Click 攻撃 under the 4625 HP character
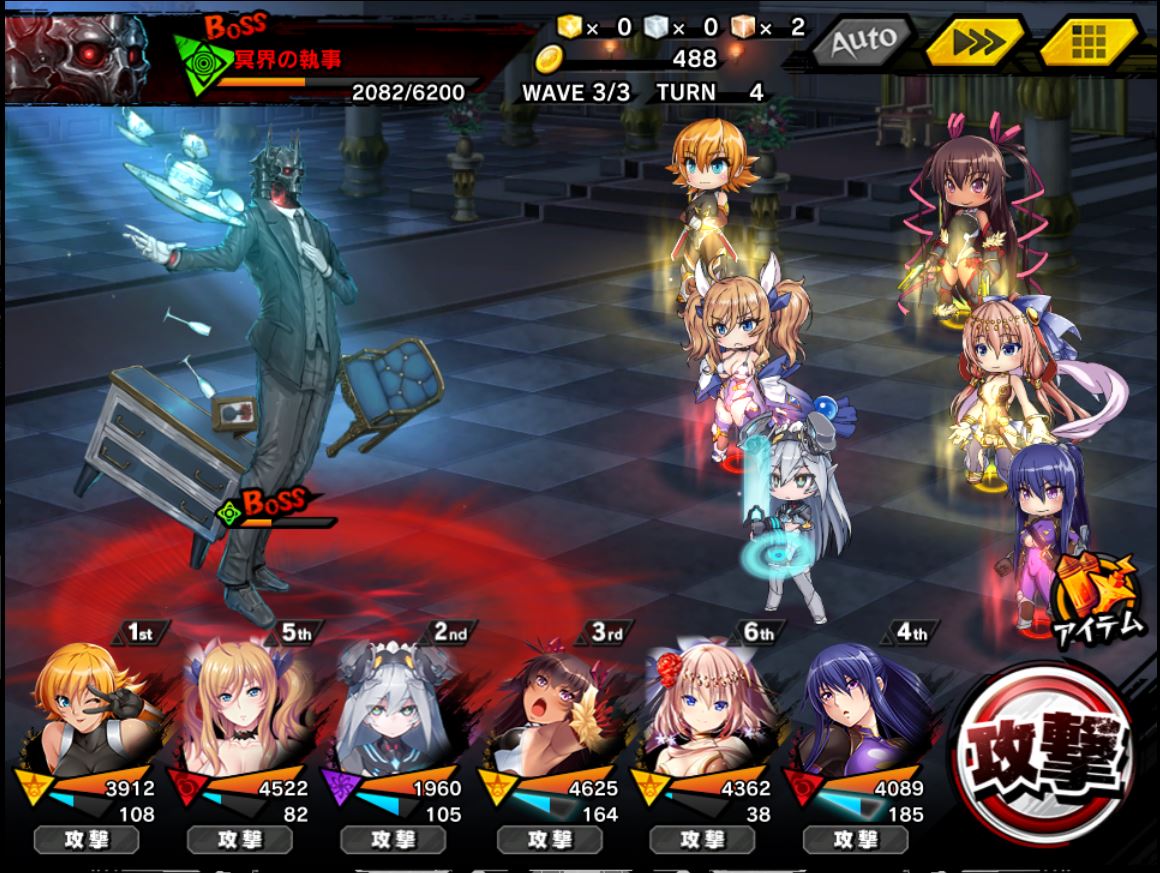Image resolution: width=1160 pixels, height=873 pixels. coord(547,840)
